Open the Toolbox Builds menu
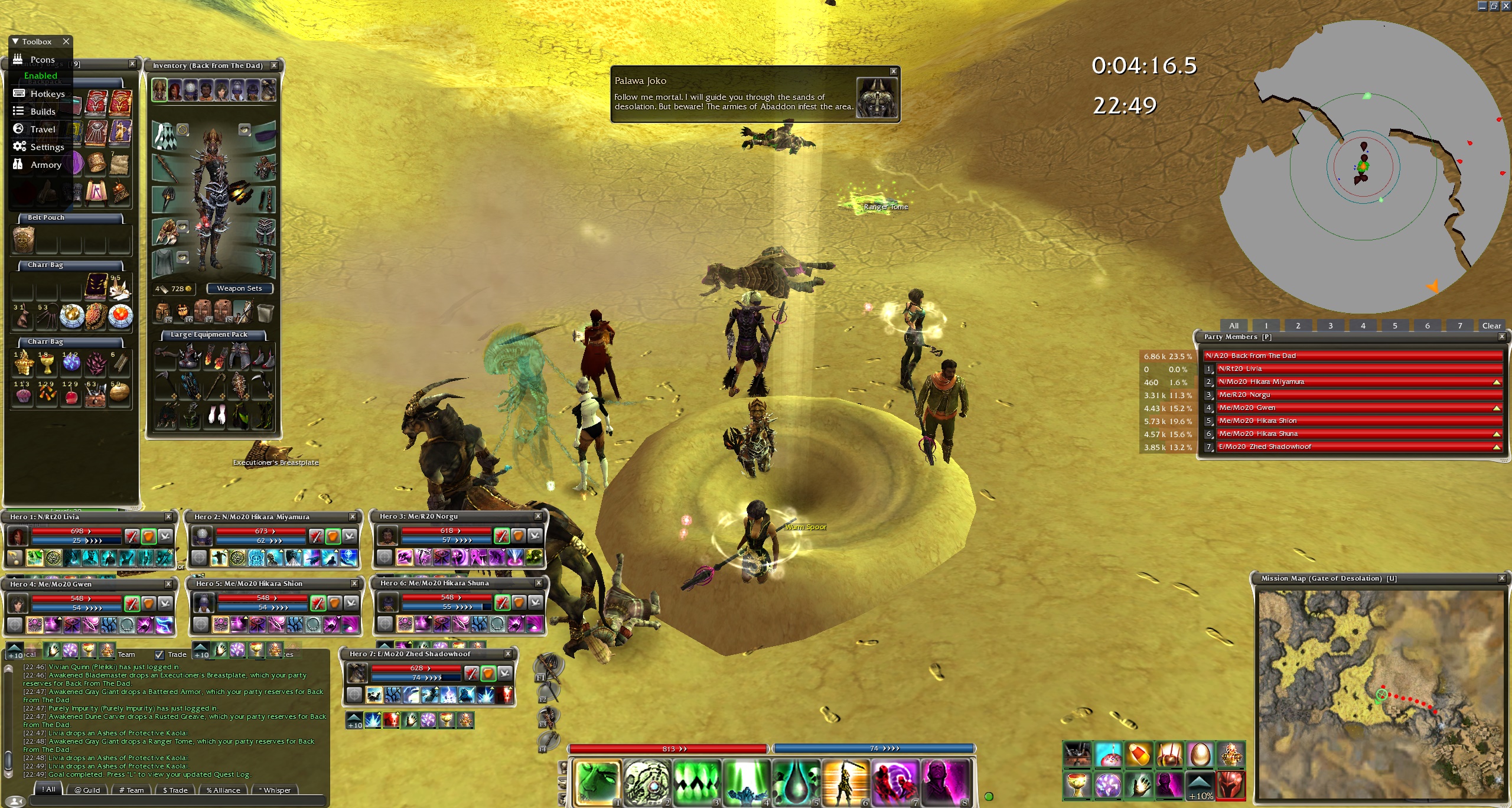The image size is (1512, 808). coord(42,112)
